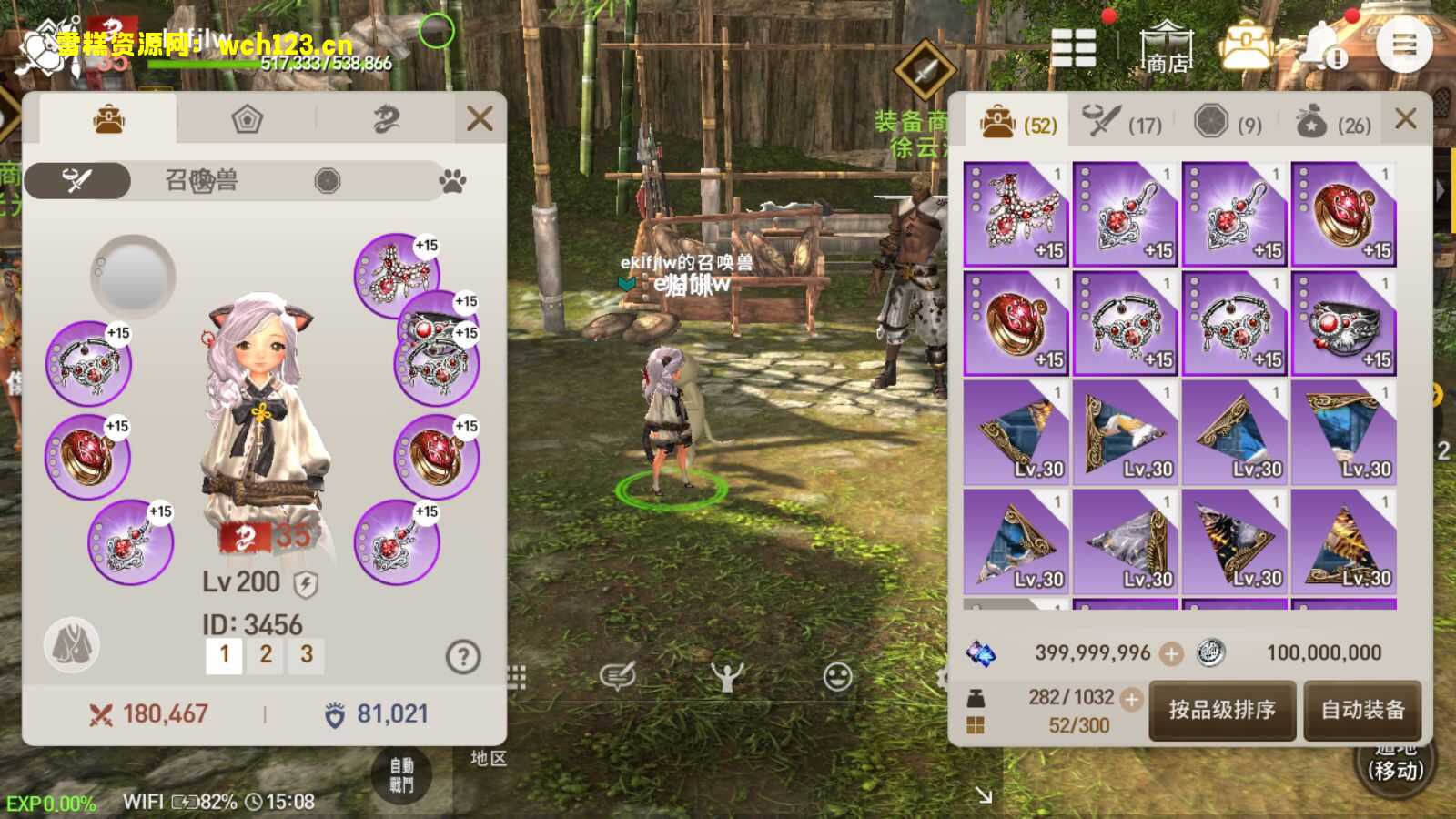Click the plus beside the 282/1032 weight counter
Screen dimensions: 1456x819
(1132, 699)
